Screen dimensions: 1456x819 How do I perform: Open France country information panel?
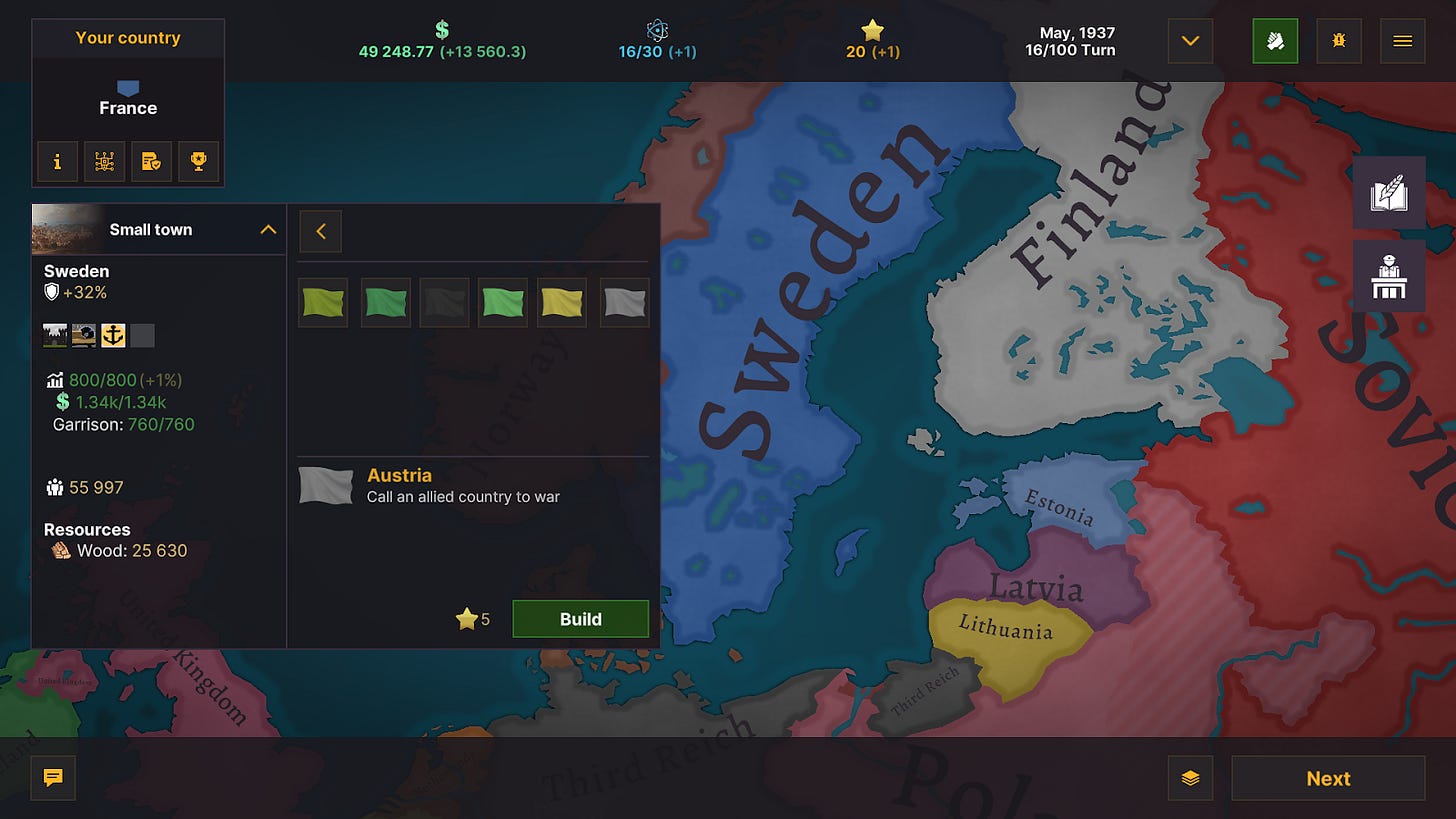(x=57, y=161)
